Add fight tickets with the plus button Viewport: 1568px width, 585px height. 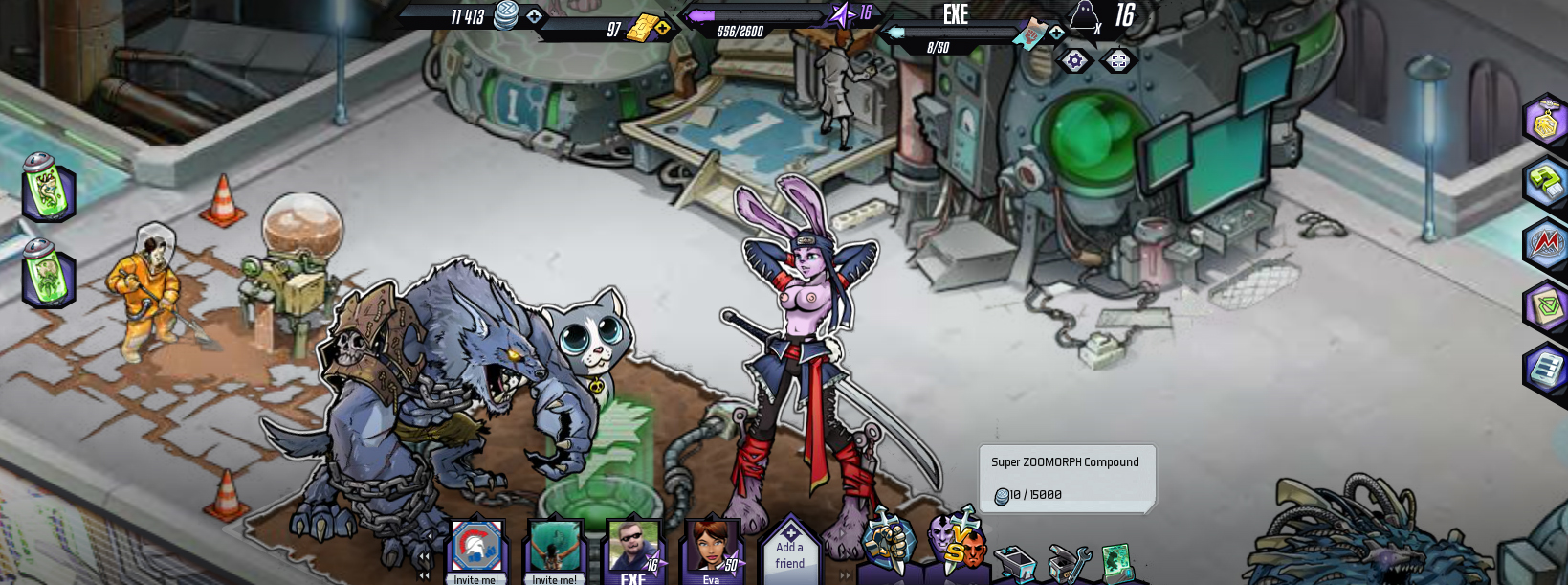point(1056,33)
